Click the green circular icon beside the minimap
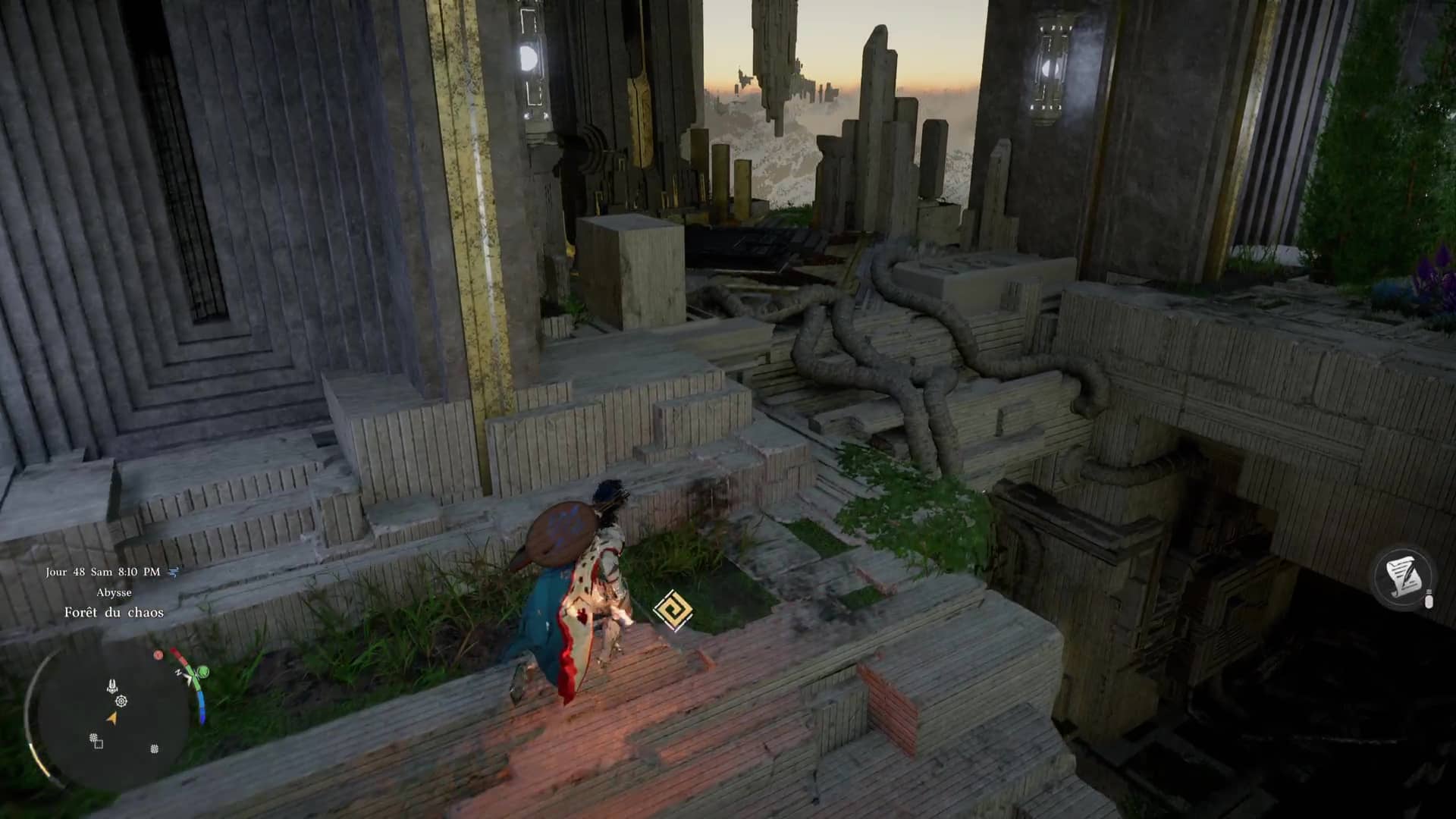The width and height of the screenshot is (1456, 819). (x=202, y=672)
